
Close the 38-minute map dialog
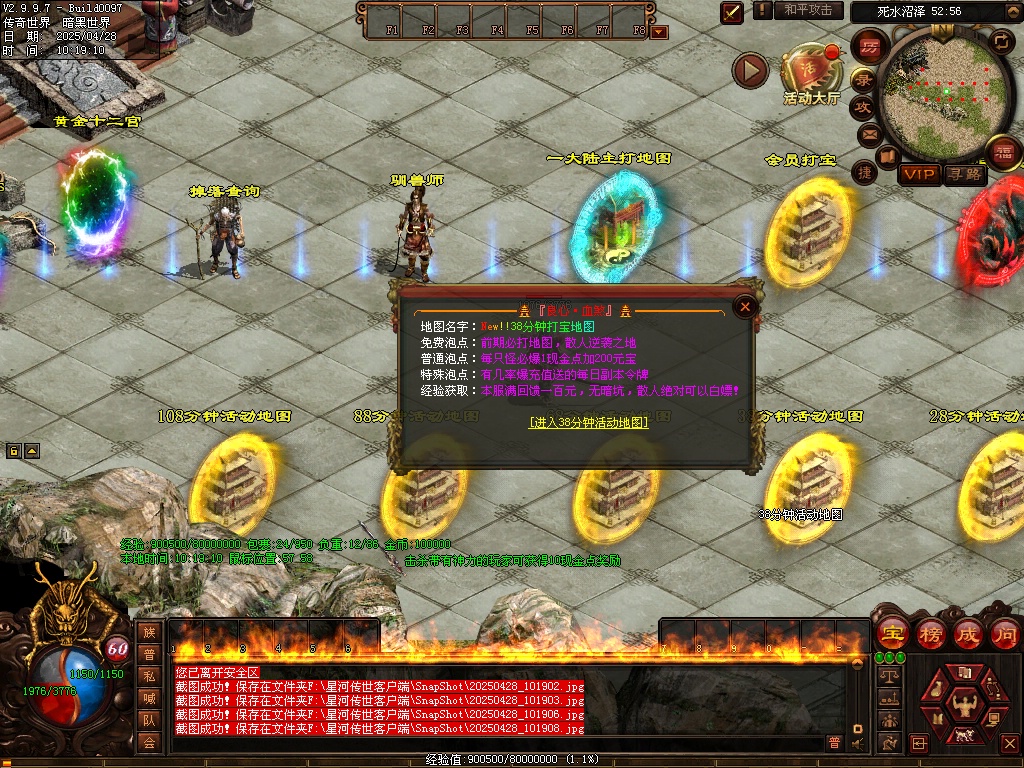point(744,307)
